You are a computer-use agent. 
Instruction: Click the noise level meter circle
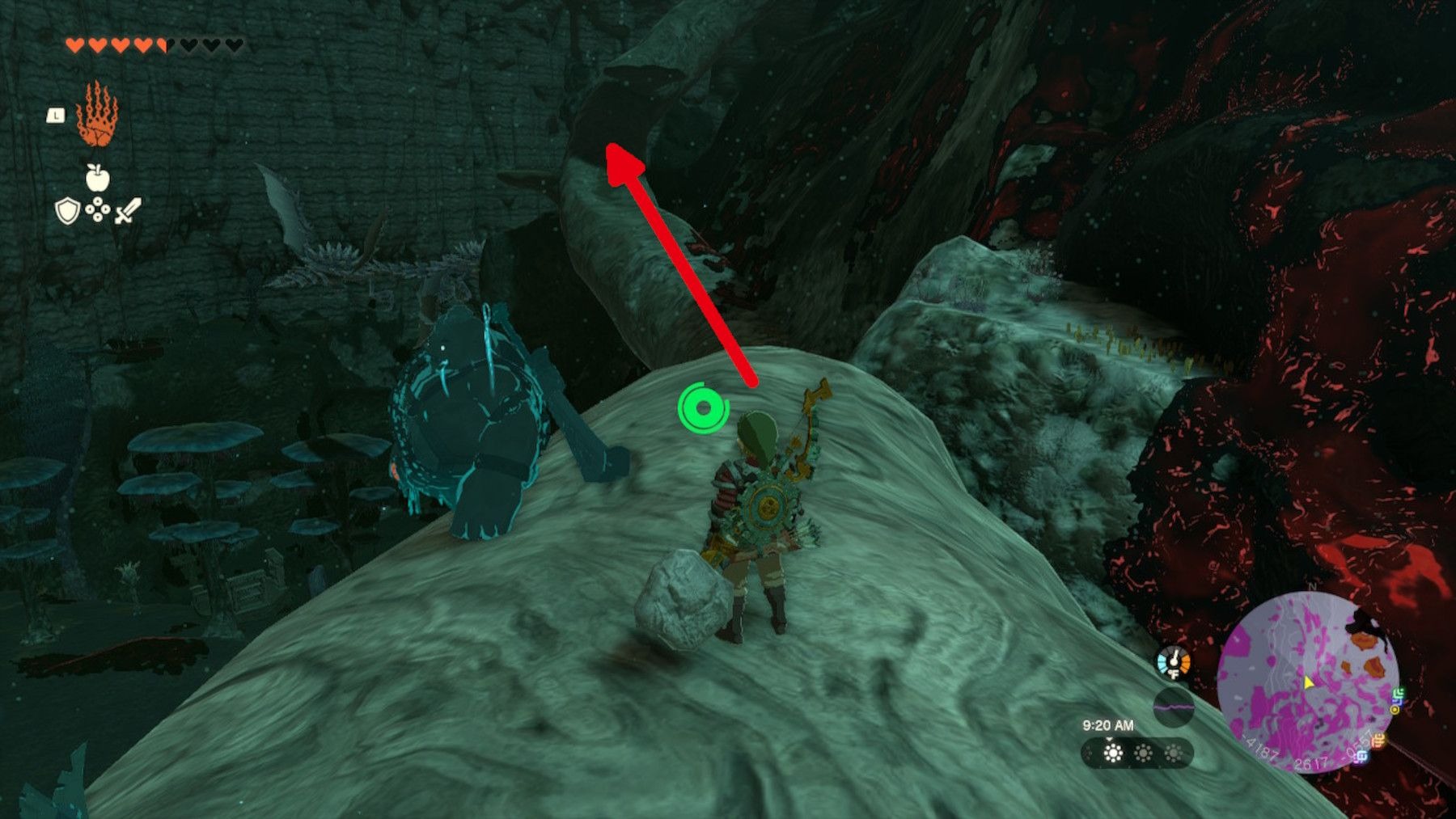(x=1173, y=706)
